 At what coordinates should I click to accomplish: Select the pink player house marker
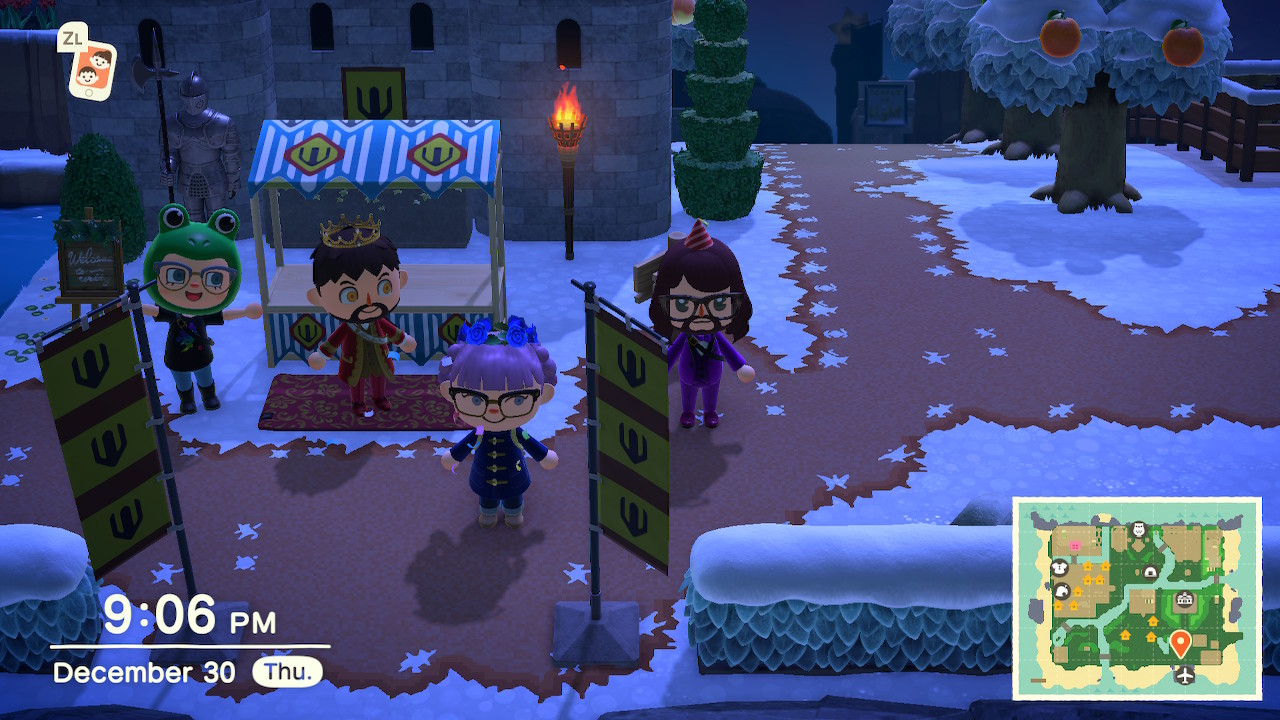[x=1076, y=545]
